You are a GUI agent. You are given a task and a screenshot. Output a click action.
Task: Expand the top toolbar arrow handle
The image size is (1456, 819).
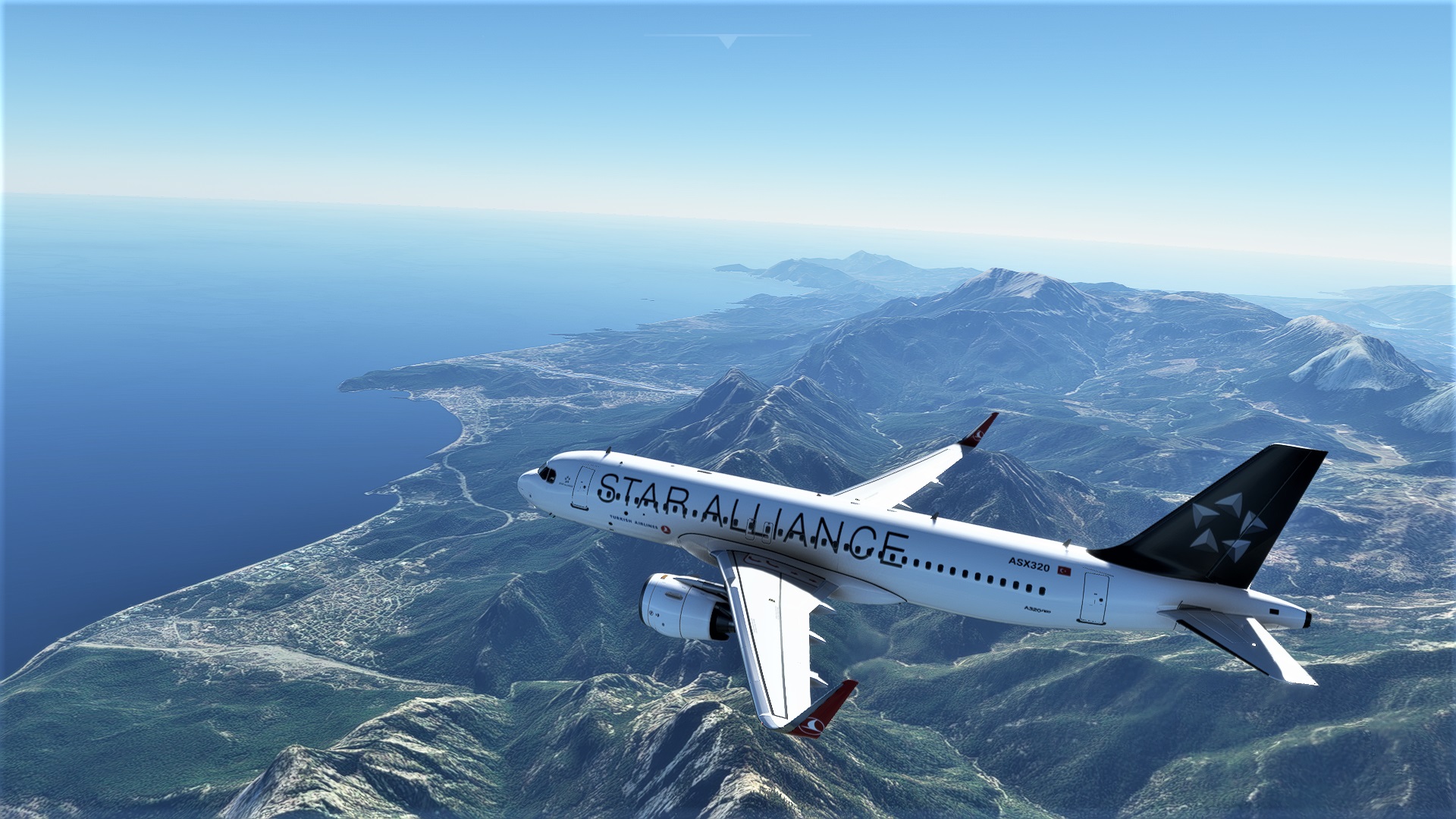pyautogui.click(x=728, y=41)
